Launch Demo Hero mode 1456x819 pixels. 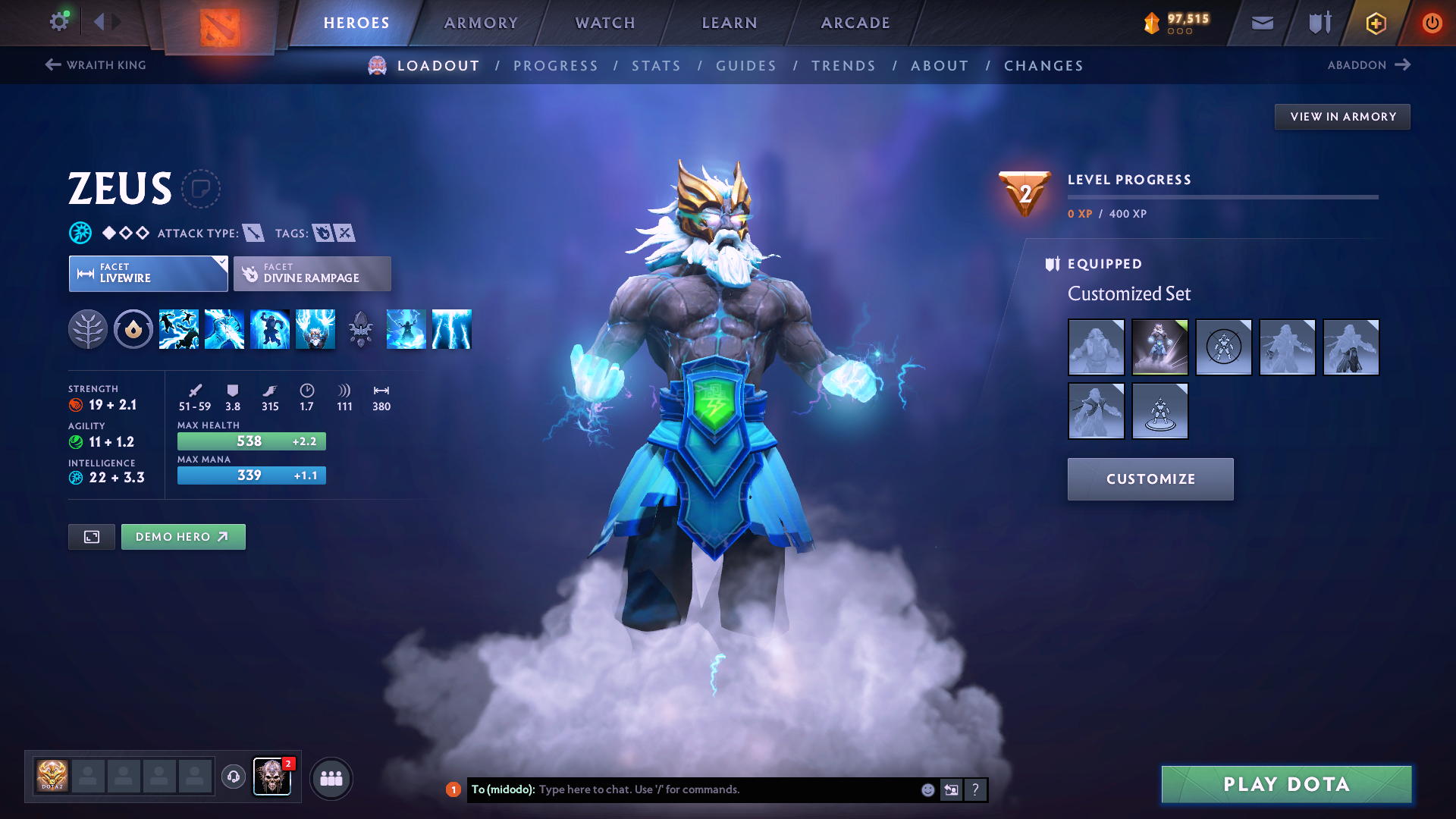click(183, 537)
